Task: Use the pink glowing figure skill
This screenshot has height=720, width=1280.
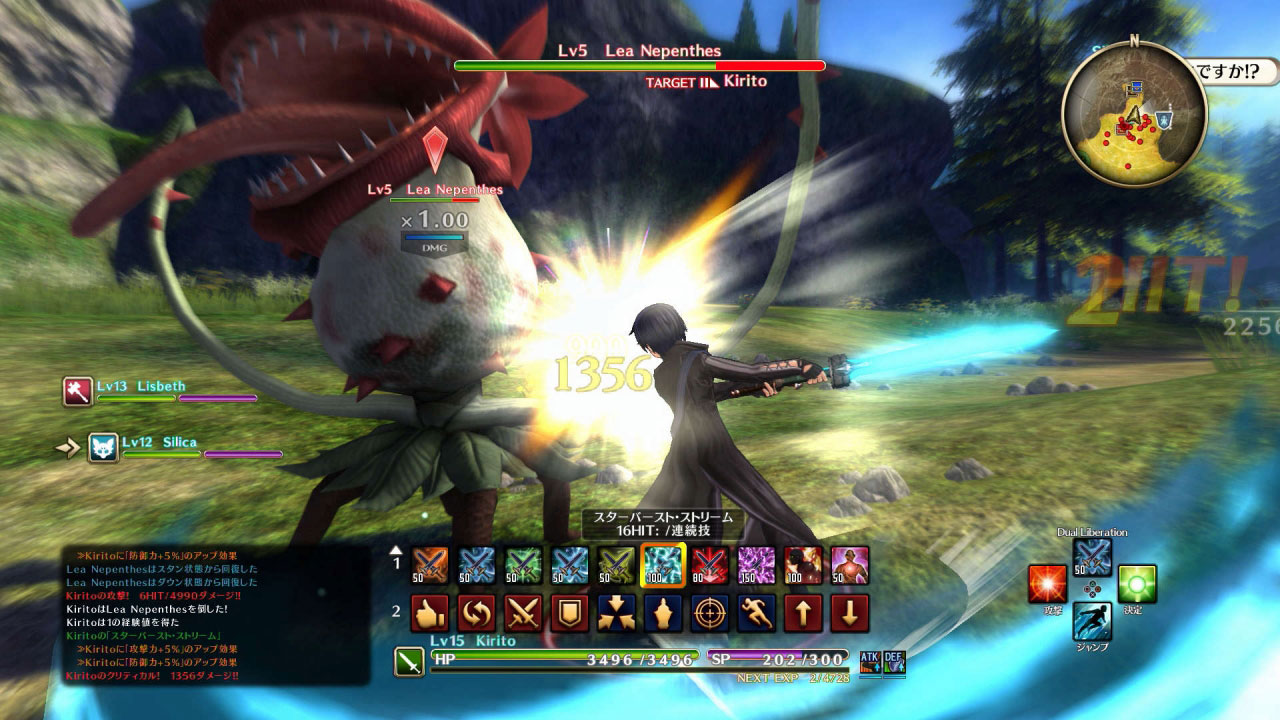Action: 850,565
